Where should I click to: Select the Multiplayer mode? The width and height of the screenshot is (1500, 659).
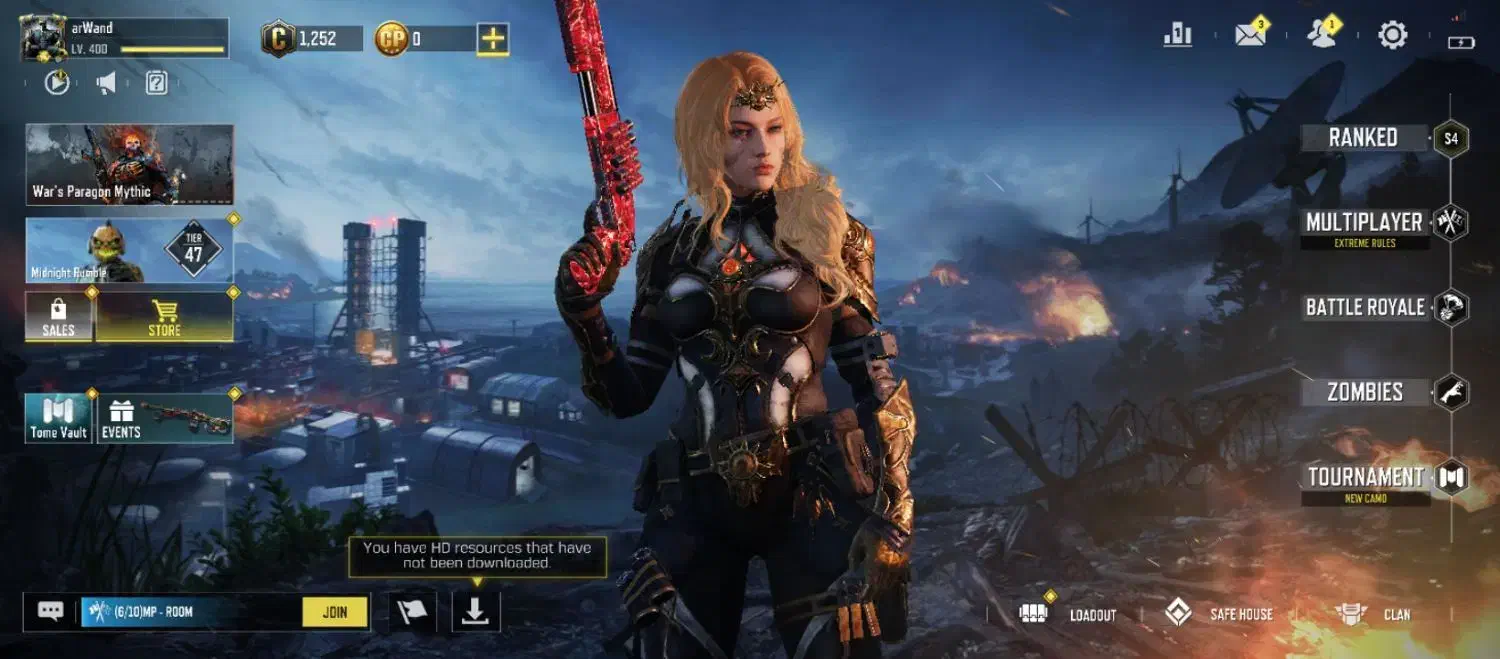1364,223
